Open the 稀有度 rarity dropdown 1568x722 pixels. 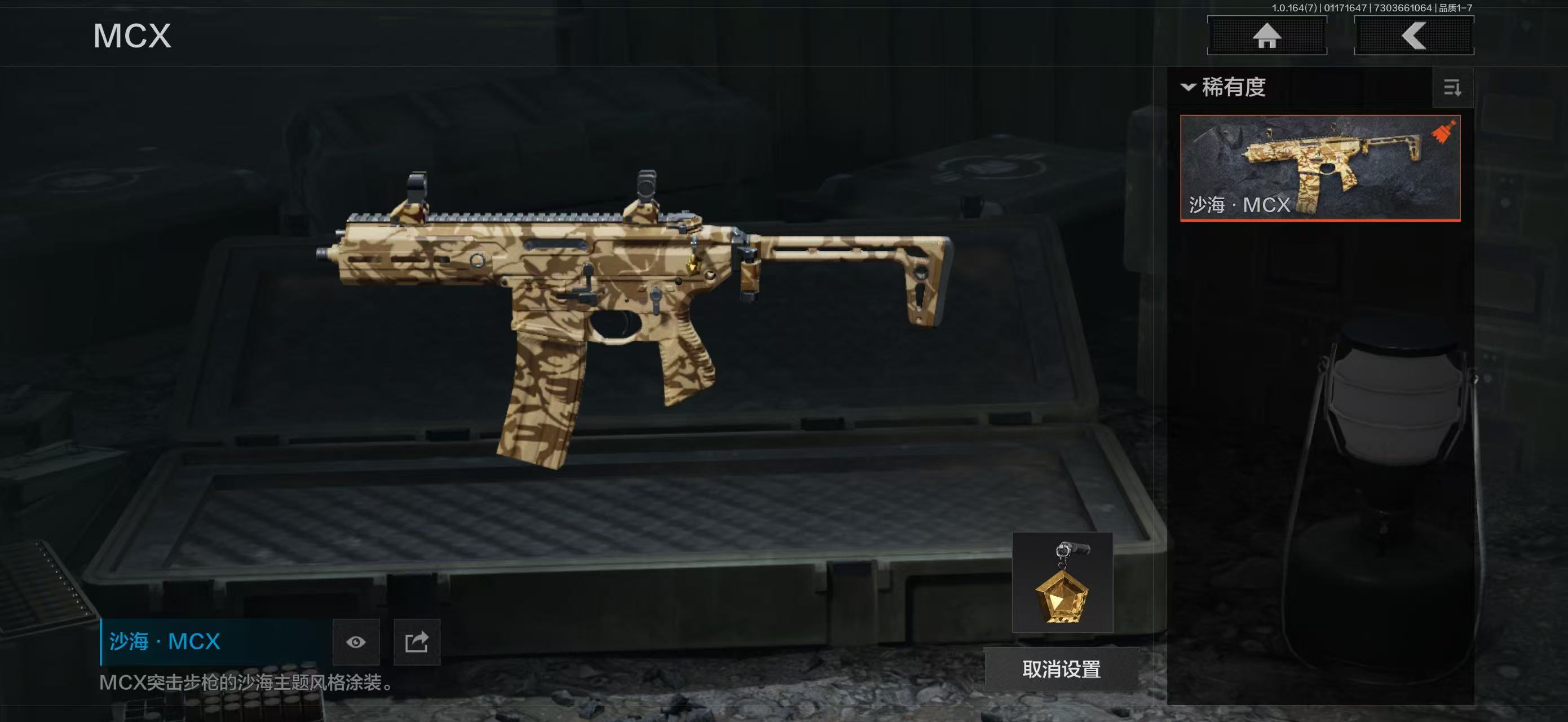click(1224, 87)
